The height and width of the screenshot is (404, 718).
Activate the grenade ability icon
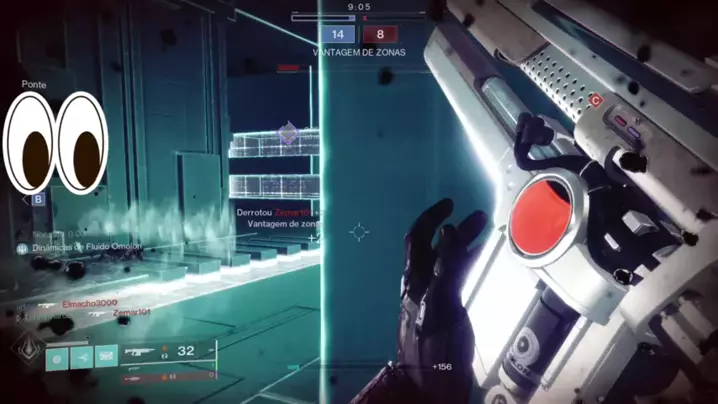pos(57,357)
